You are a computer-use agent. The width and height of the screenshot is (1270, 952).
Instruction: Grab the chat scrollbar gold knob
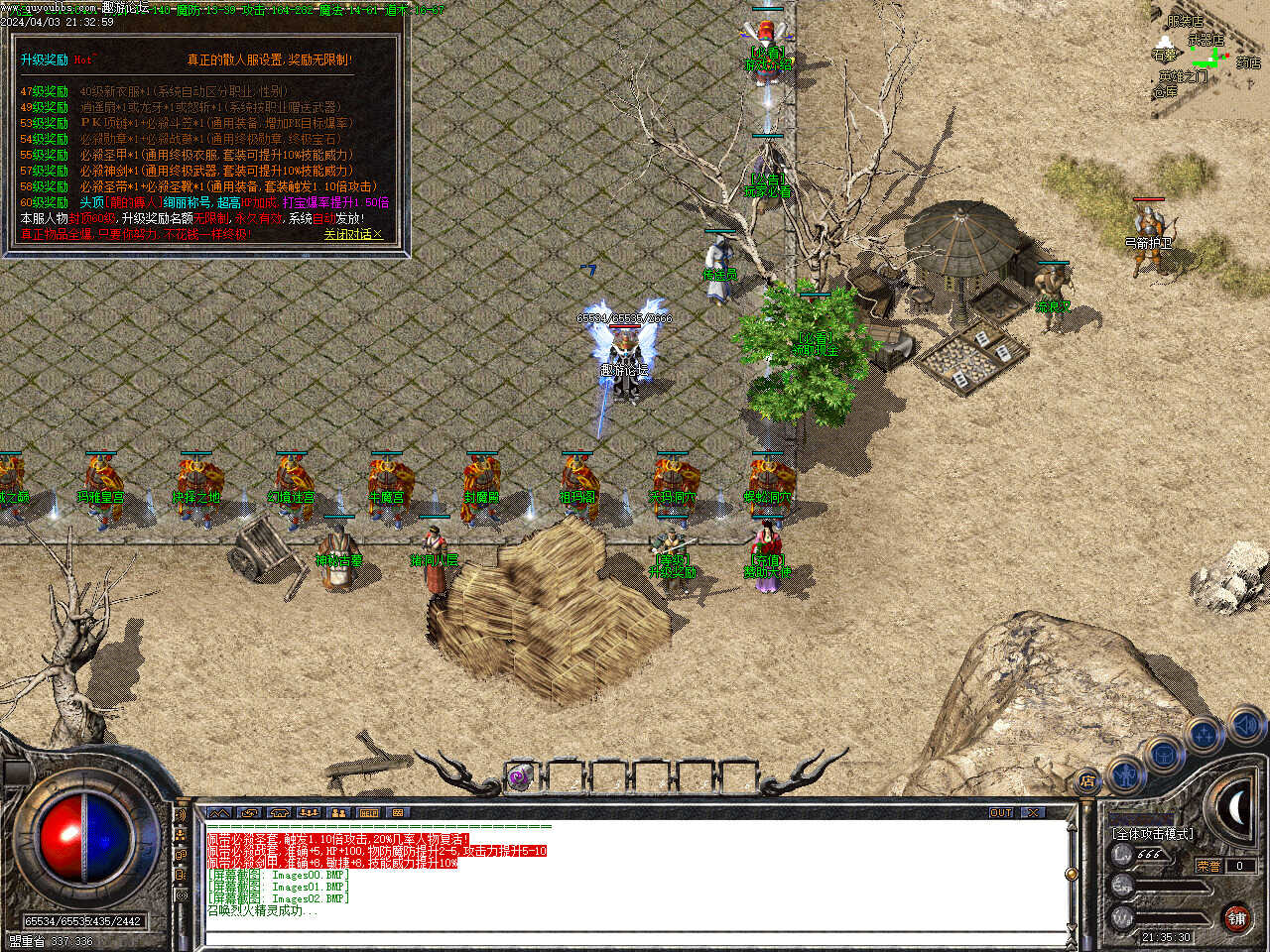coord(1071,874)
